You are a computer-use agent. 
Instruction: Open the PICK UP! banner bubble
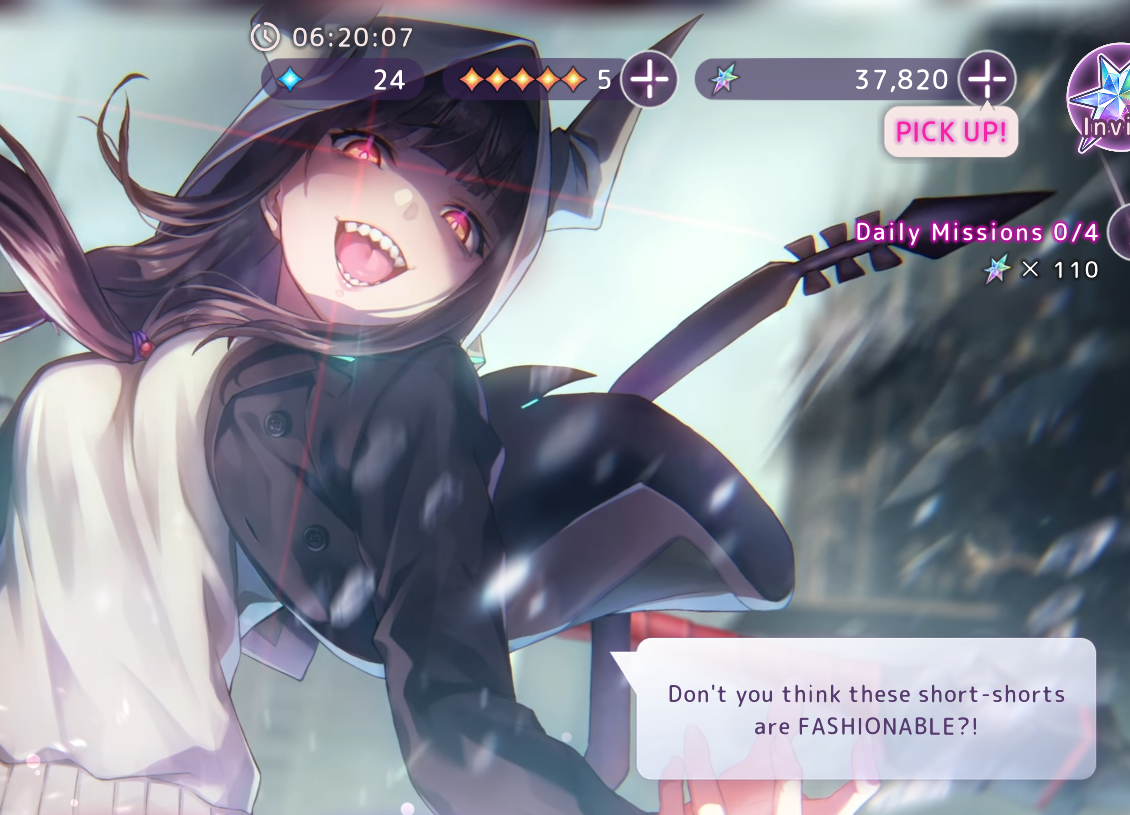[x=950, y=132]
